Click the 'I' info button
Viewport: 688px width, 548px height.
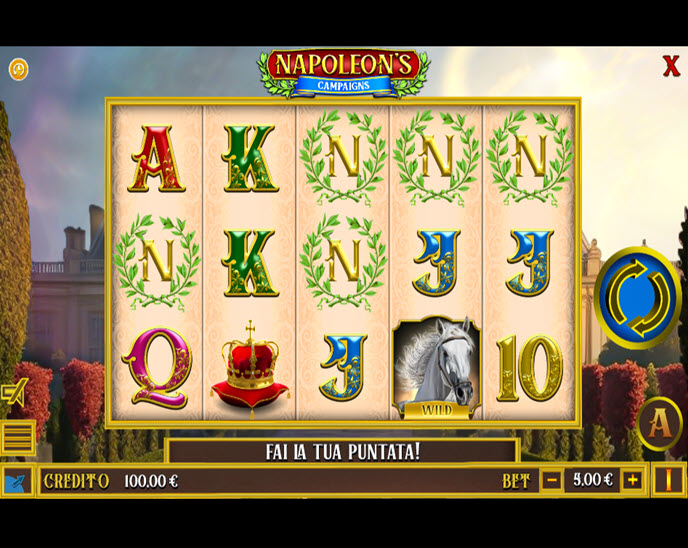pyautogui.click(x=668, y=480)
